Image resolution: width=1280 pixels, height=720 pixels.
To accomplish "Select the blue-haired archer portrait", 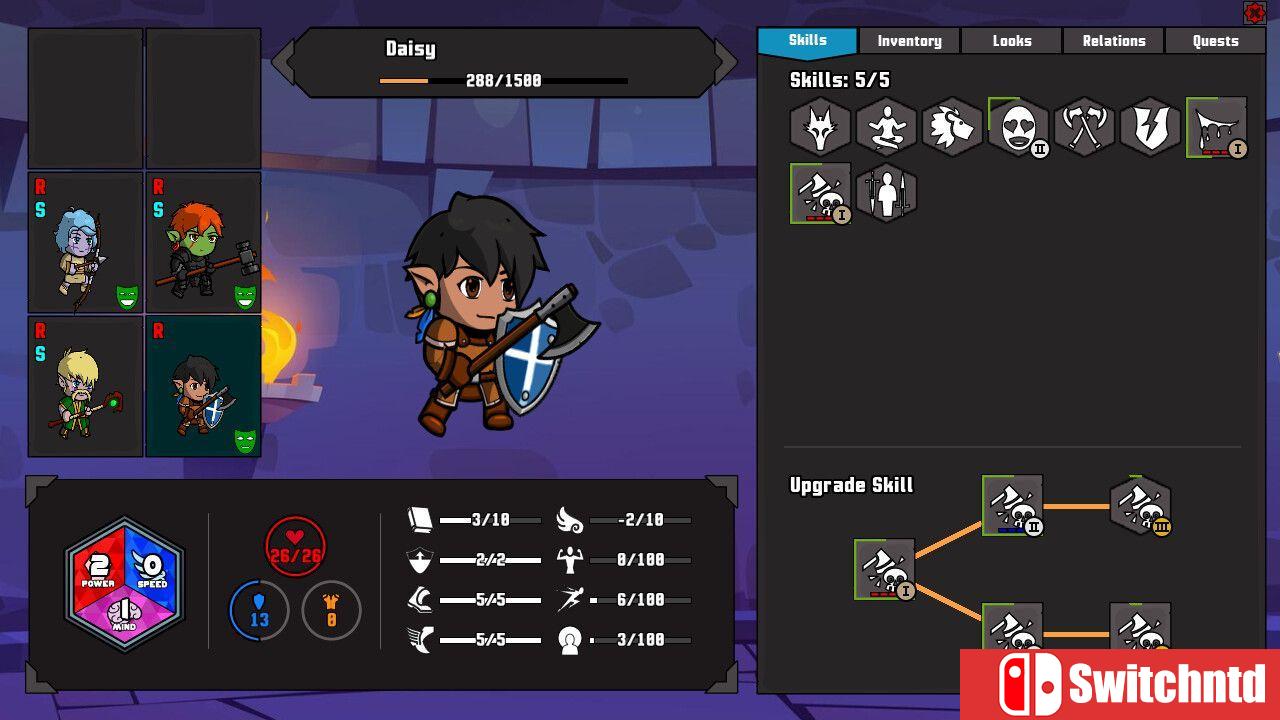I will [x=86, y=243].
